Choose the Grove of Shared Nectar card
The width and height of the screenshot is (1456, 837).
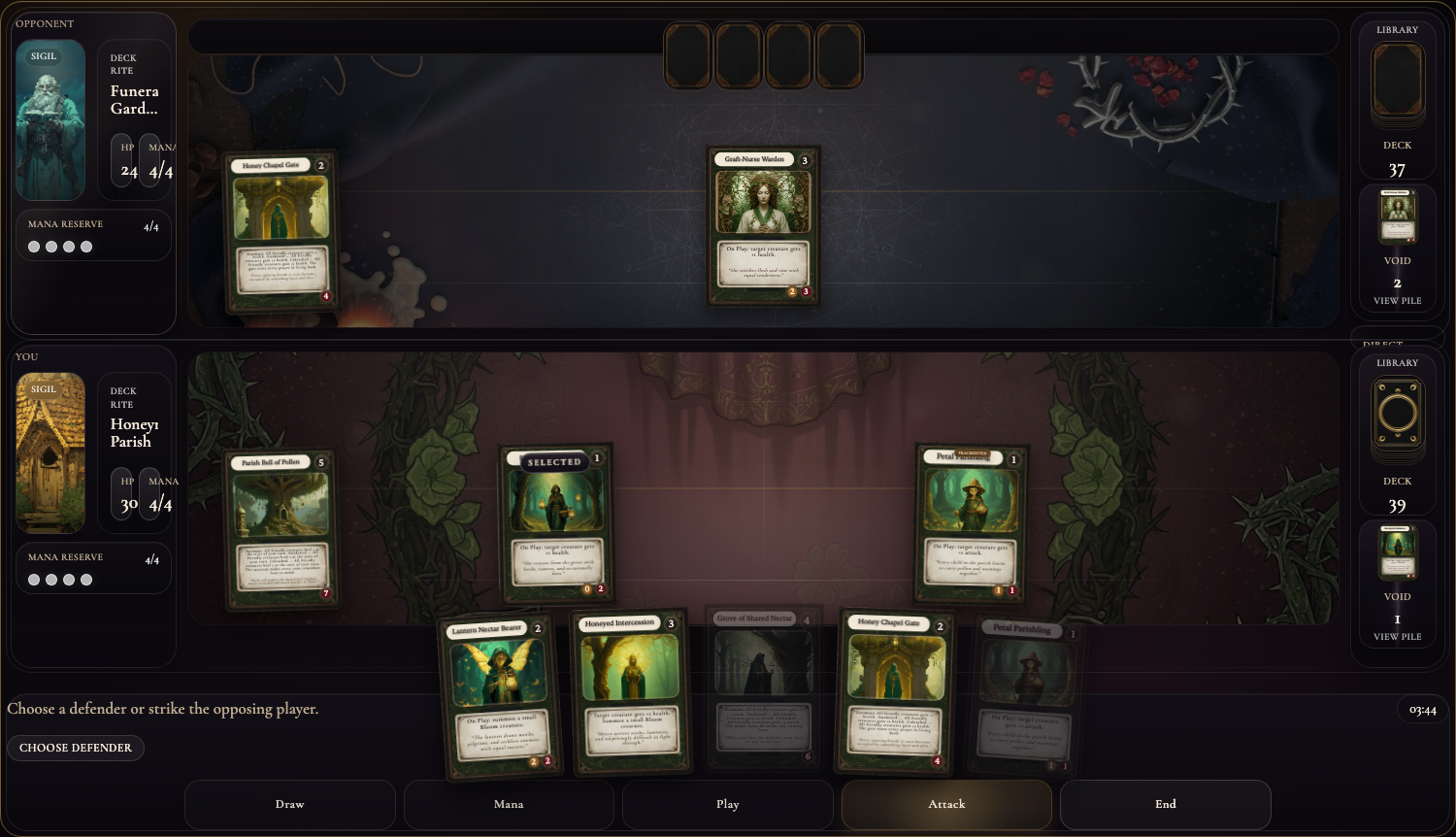[x=764, y=689]
